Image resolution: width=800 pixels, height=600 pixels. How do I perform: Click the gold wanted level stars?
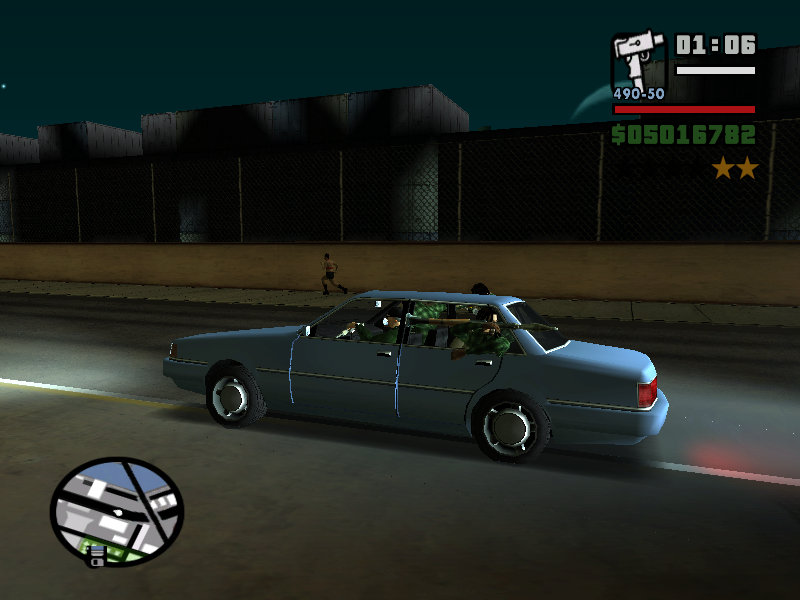[735, 168]
